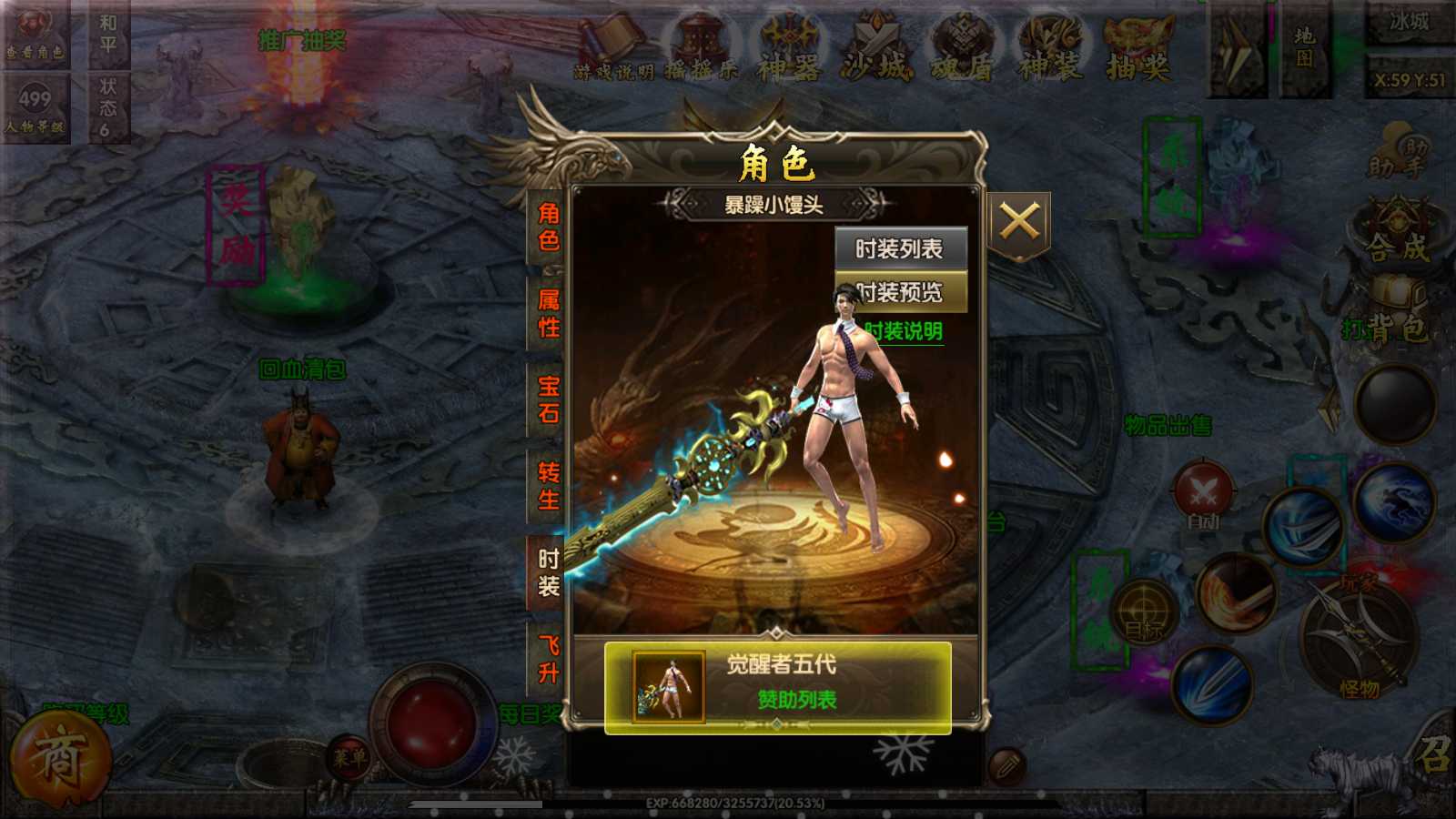Image resolution: width=1456 pixels, height=819 pixels.
Task: Toggle the 自动 auto-battle button
Action: (x=1203, y=498)
